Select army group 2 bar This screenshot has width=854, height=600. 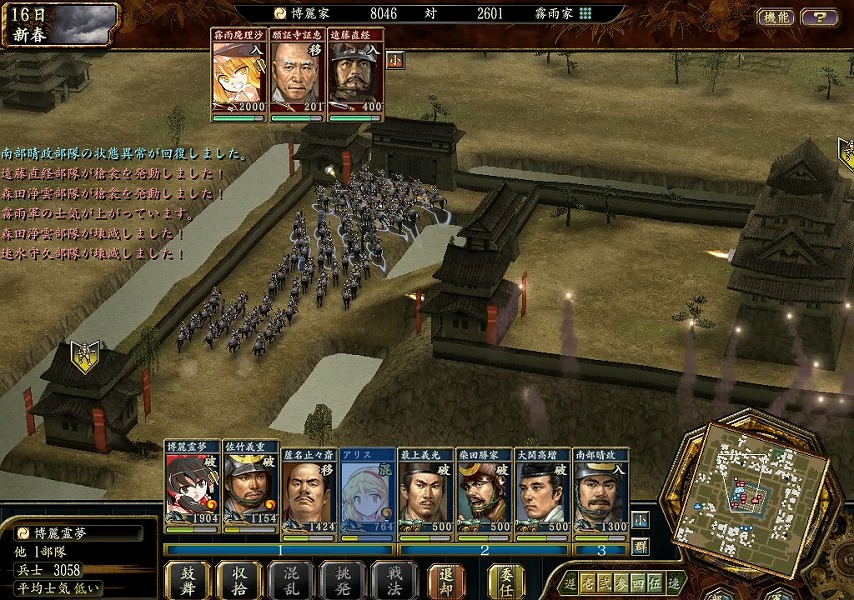pyautogui.click(x=483, y=549)
